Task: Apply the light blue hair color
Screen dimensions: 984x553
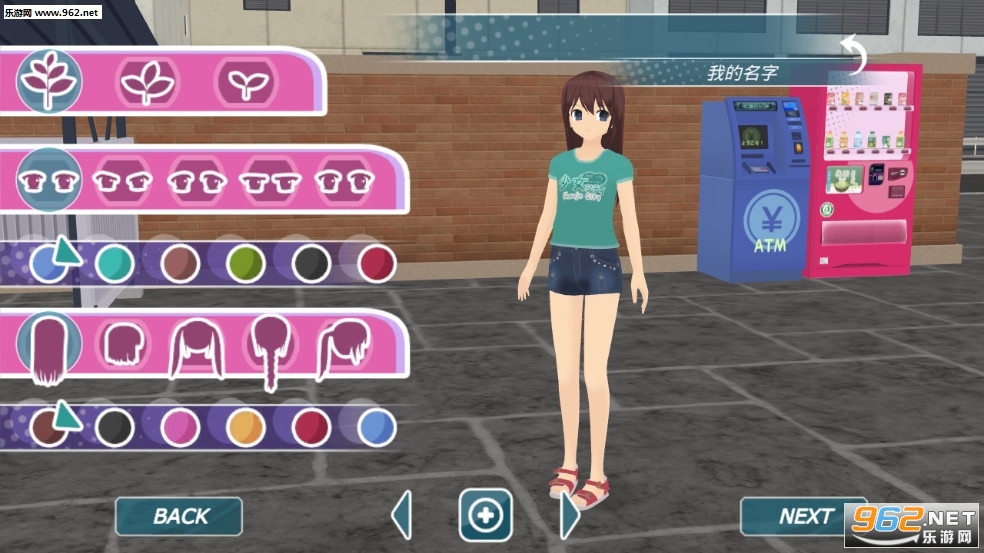Action: coord(377,427)
